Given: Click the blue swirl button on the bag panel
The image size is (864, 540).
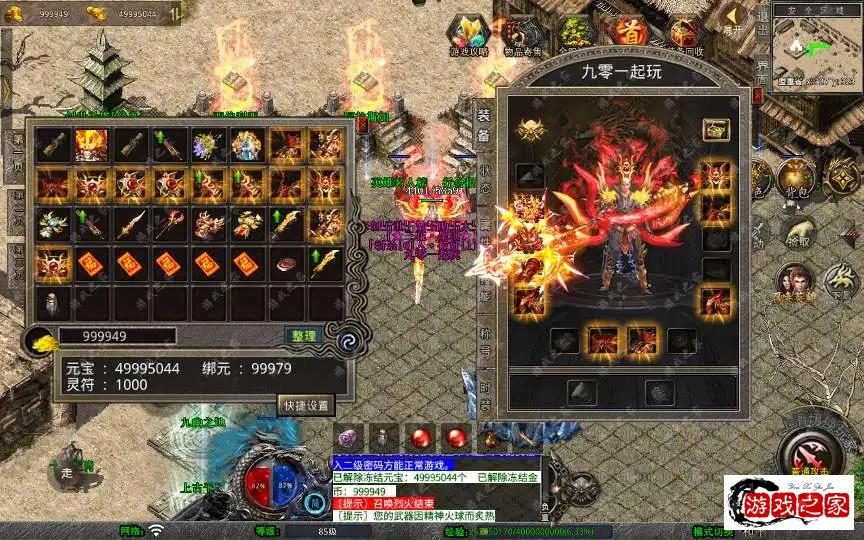Looking at the screenshot, I should coord(349,340).
